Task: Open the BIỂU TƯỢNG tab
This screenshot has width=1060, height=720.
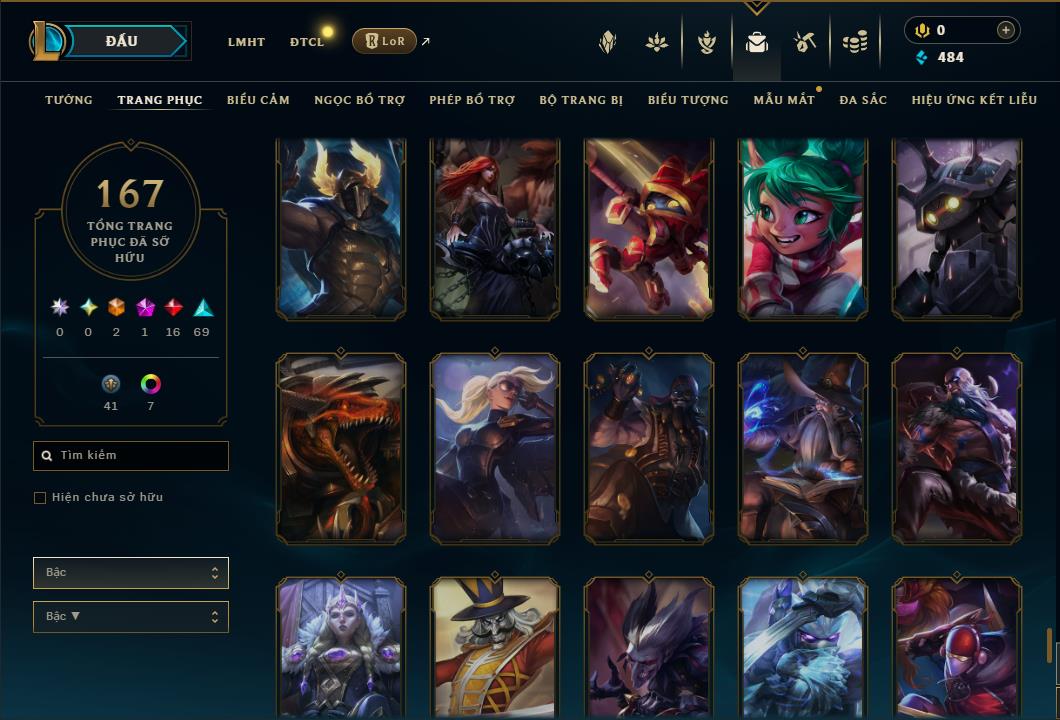Action: click(x=688, y=100)
